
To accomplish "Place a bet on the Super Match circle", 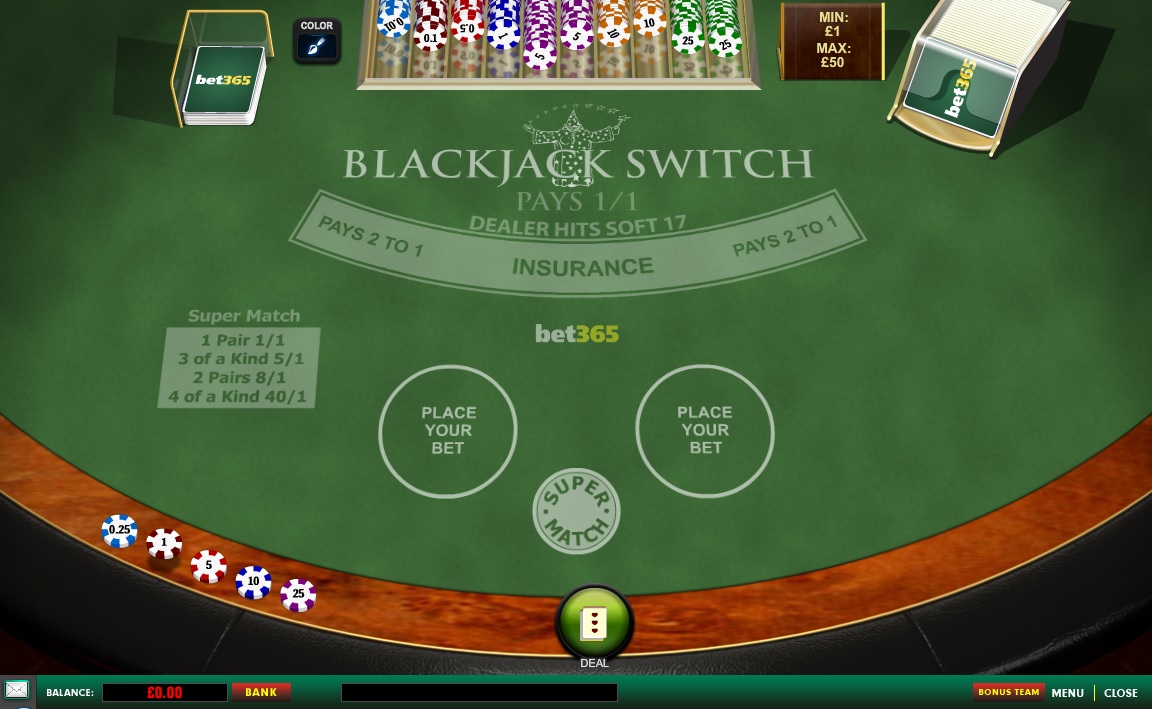I will click(576, 511).
